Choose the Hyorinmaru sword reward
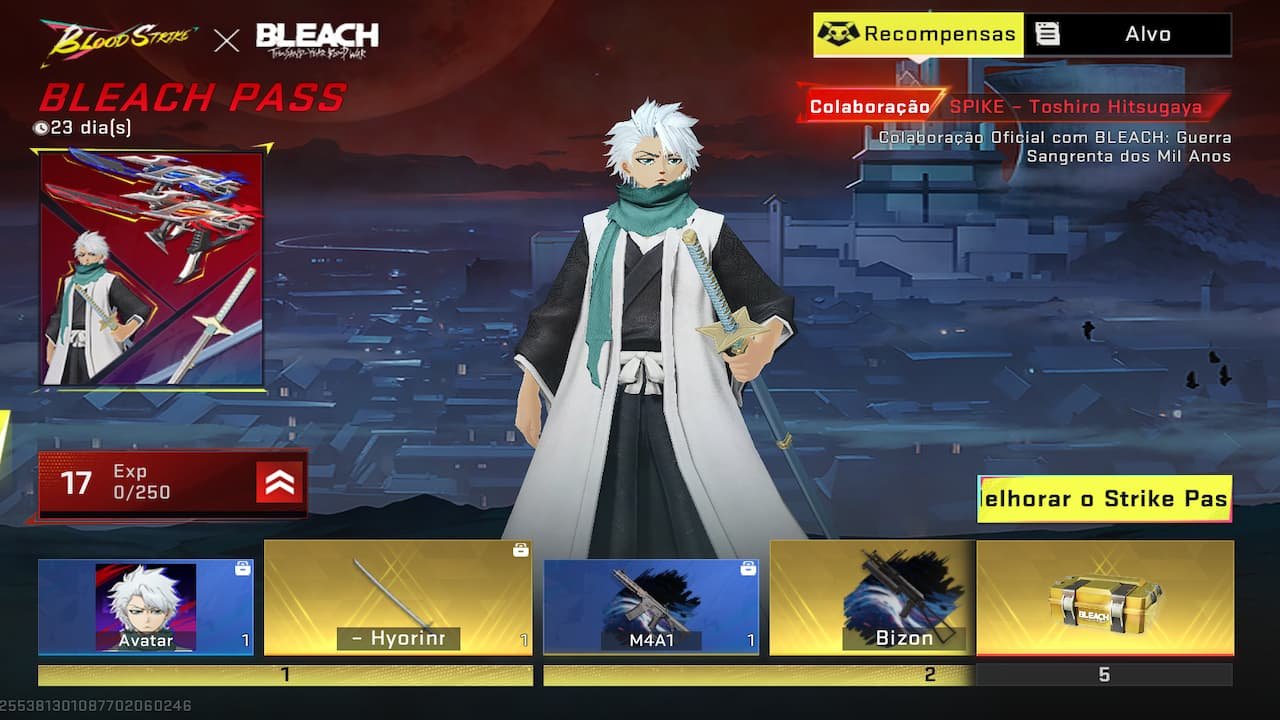The width and height of the screenshot is (1280, 720). [x=398, y=598]
